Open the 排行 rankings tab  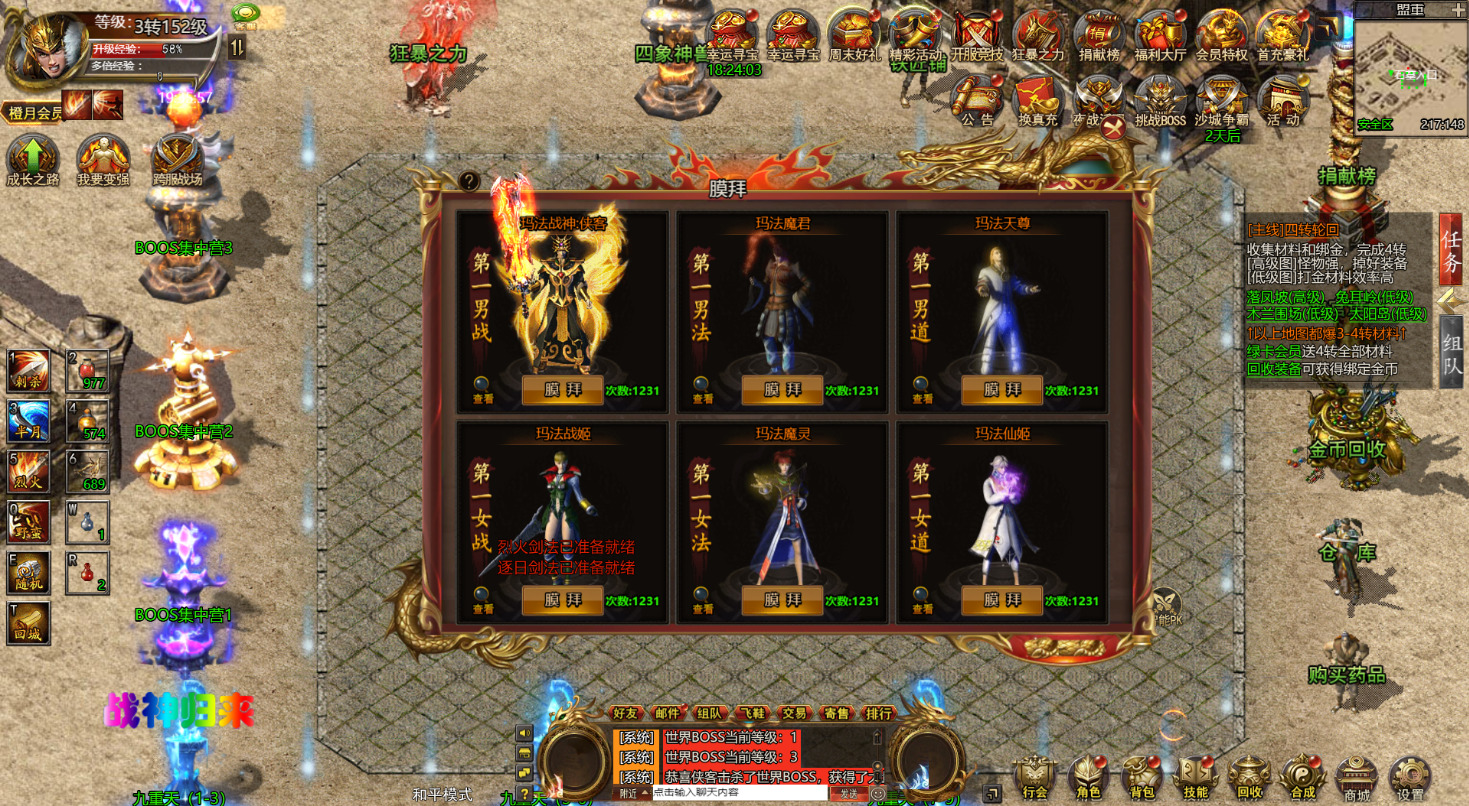point(879,713)
